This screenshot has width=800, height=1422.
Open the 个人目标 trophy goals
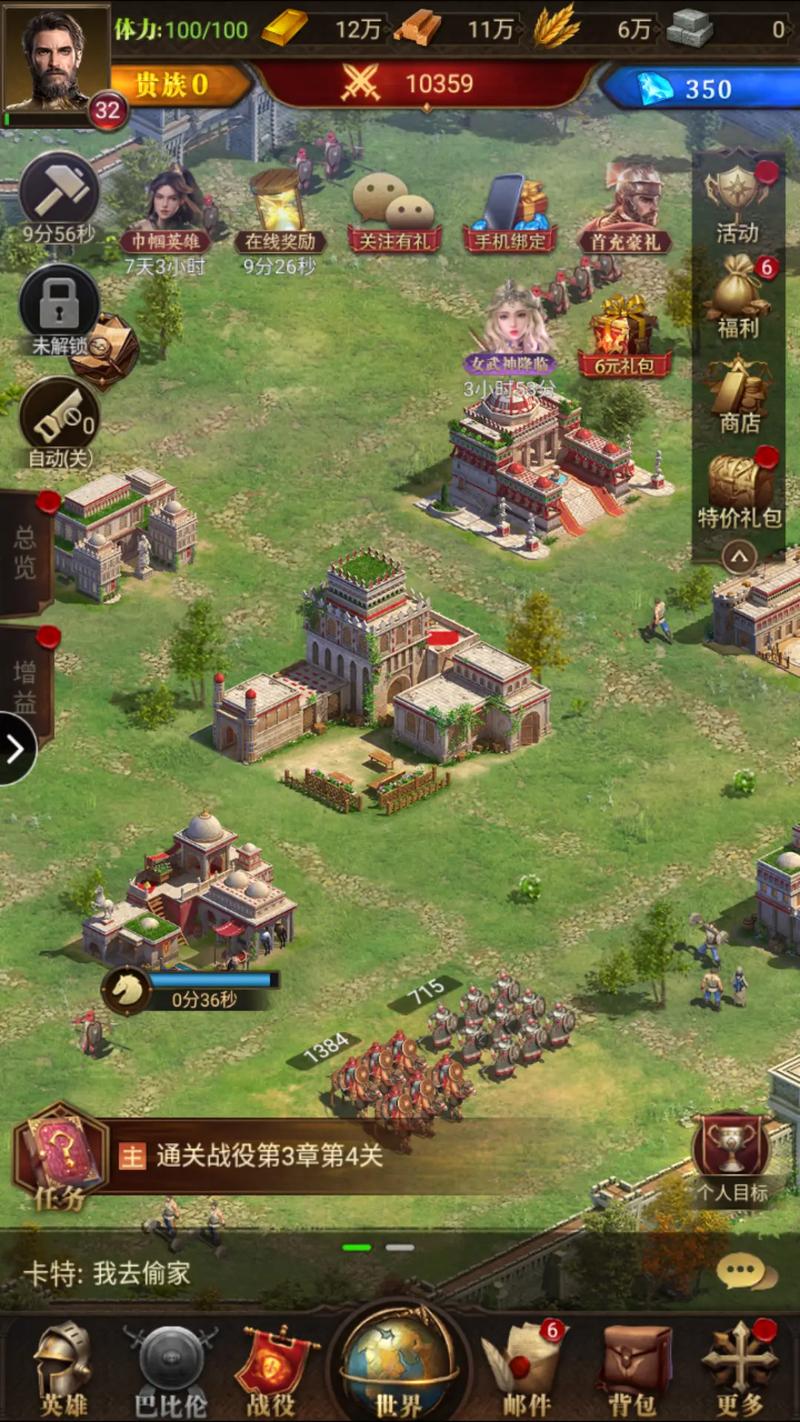732,1155
